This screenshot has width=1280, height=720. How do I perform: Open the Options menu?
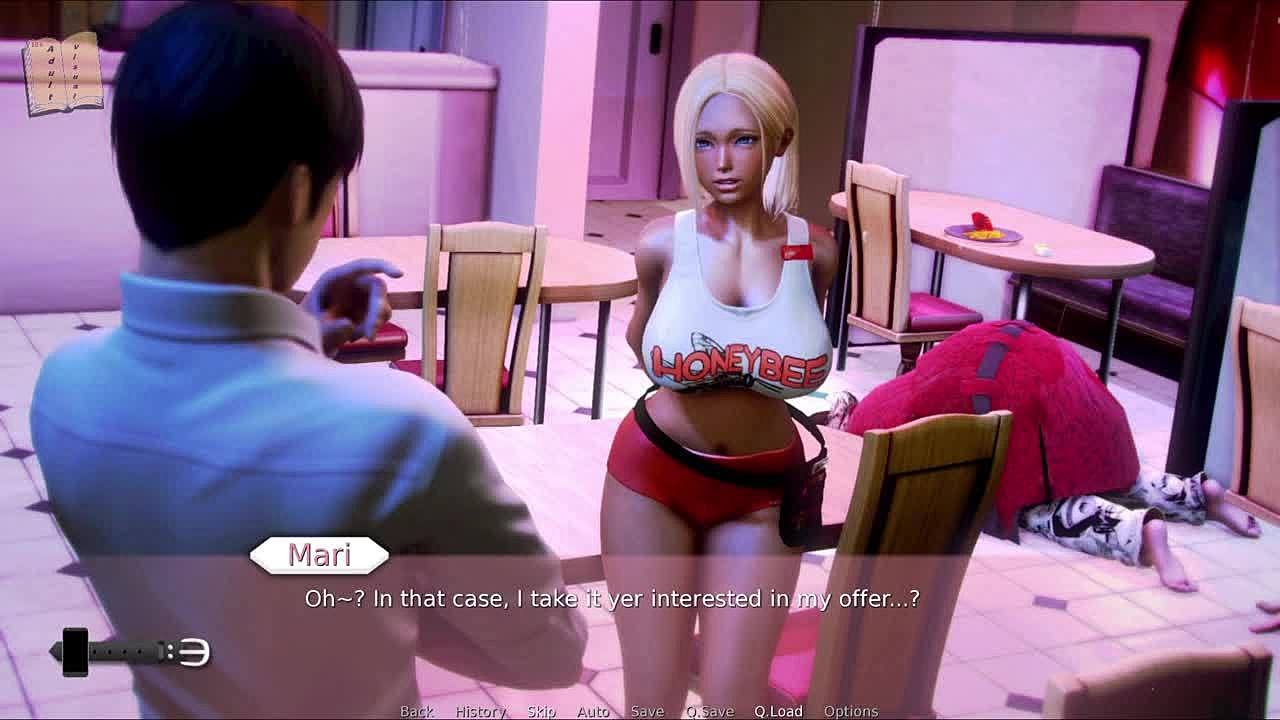click(851, 711)
